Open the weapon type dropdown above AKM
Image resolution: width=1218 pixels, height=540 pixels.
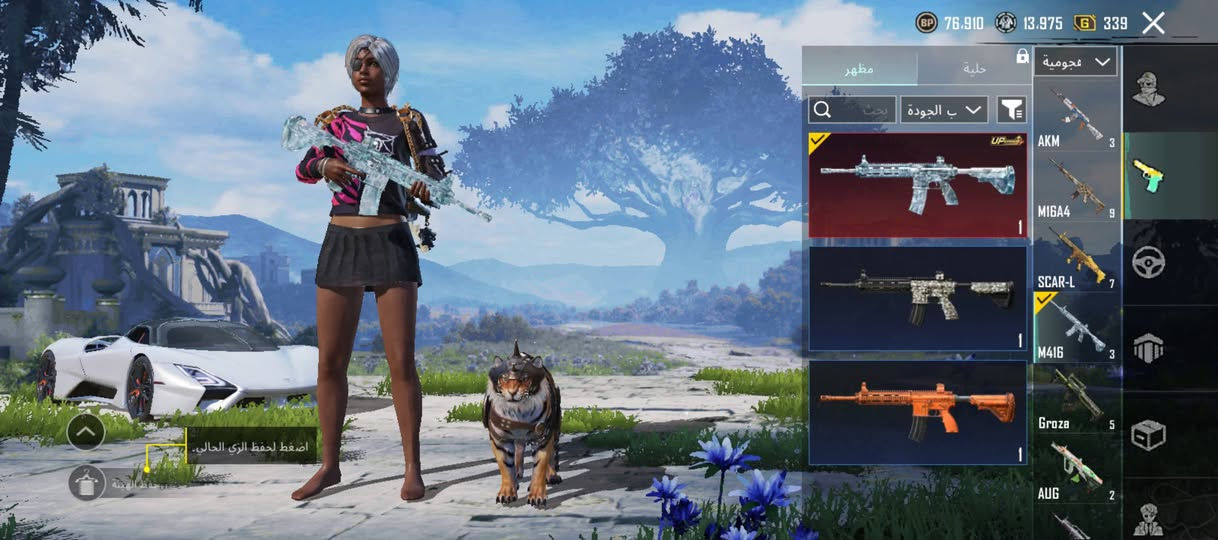tap(1076, 62)
